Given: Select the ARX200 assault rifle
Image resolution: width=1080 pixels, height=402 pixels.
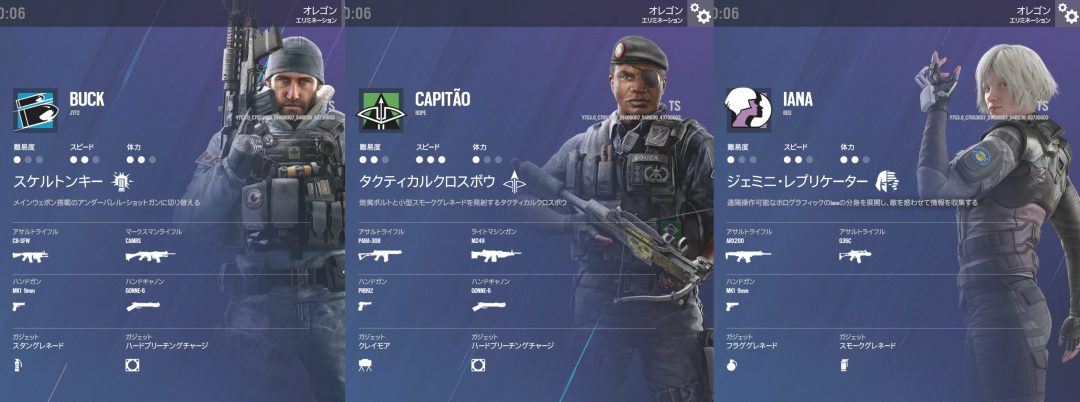Looking at the screenshot, I should [747, 256].
